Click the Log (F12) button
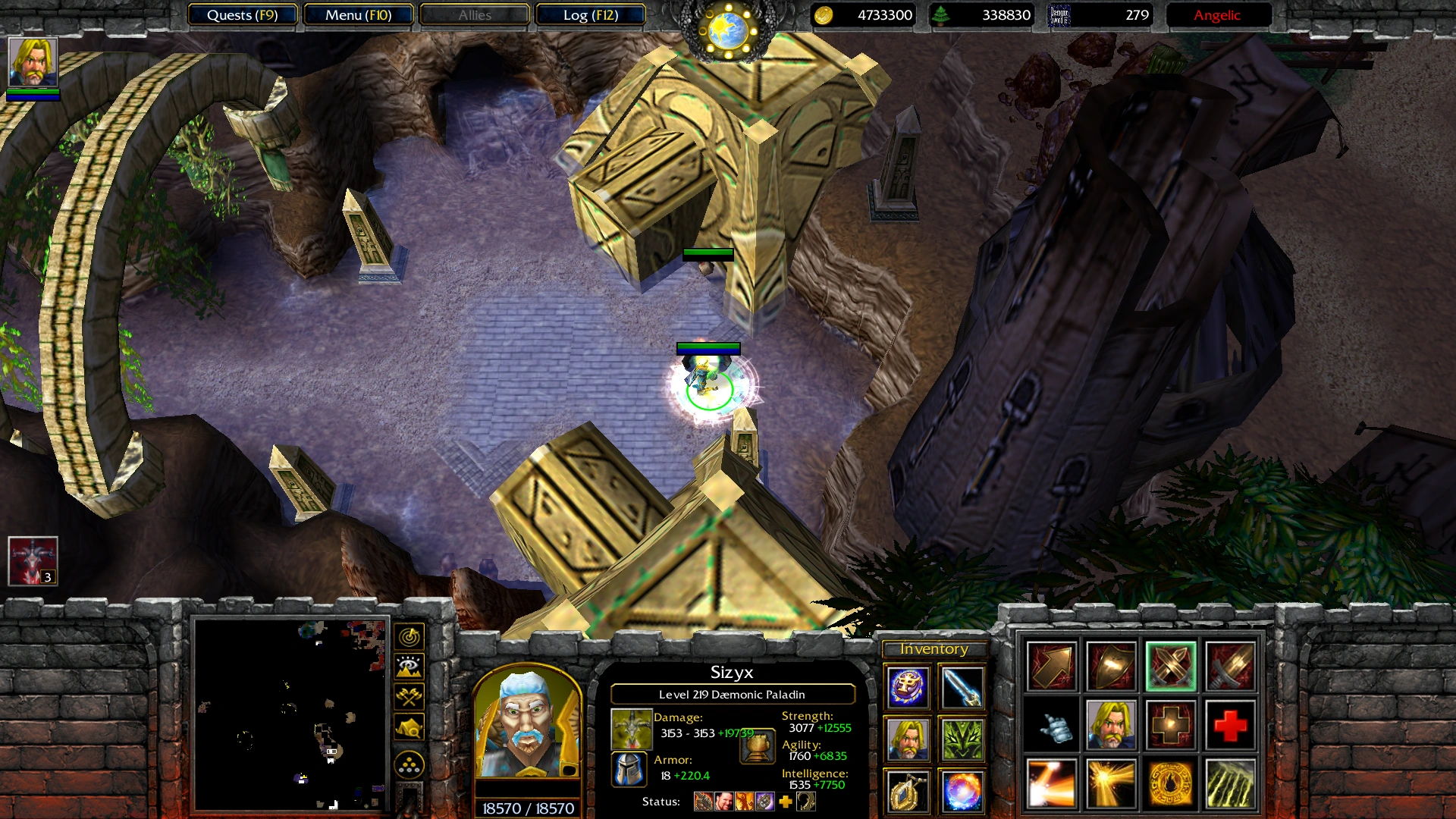Screen dimensions: 1456x819 pos(590,14)
